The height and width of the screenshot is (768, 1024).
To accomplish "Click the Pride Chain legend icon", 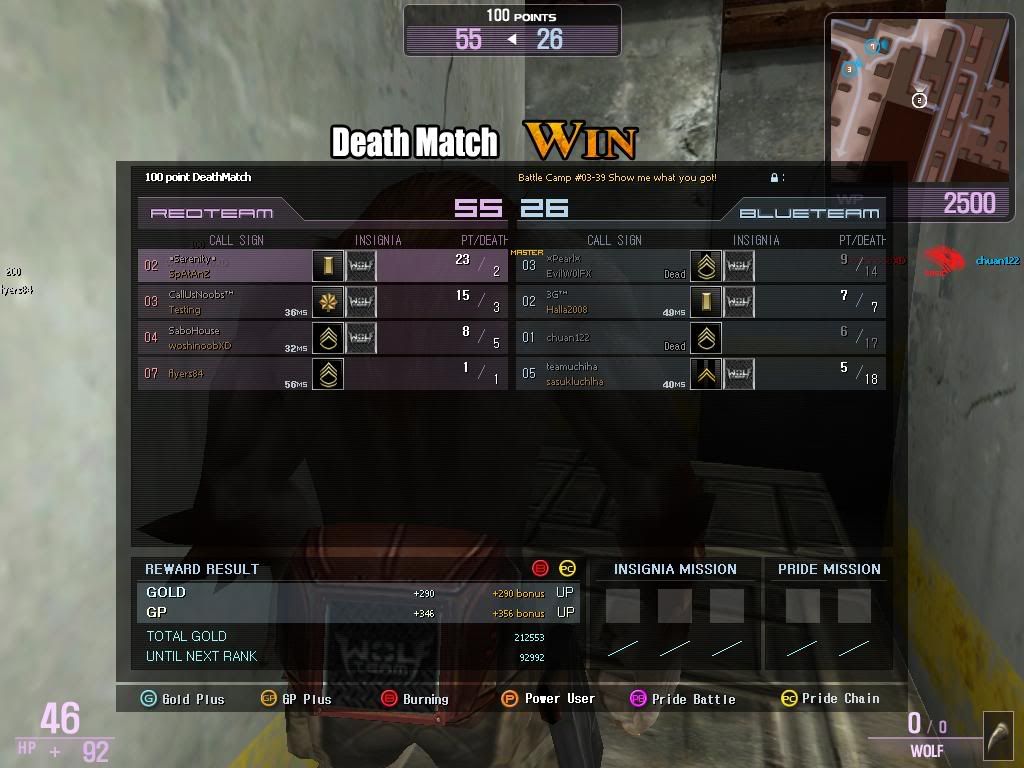I will (789, 699).
